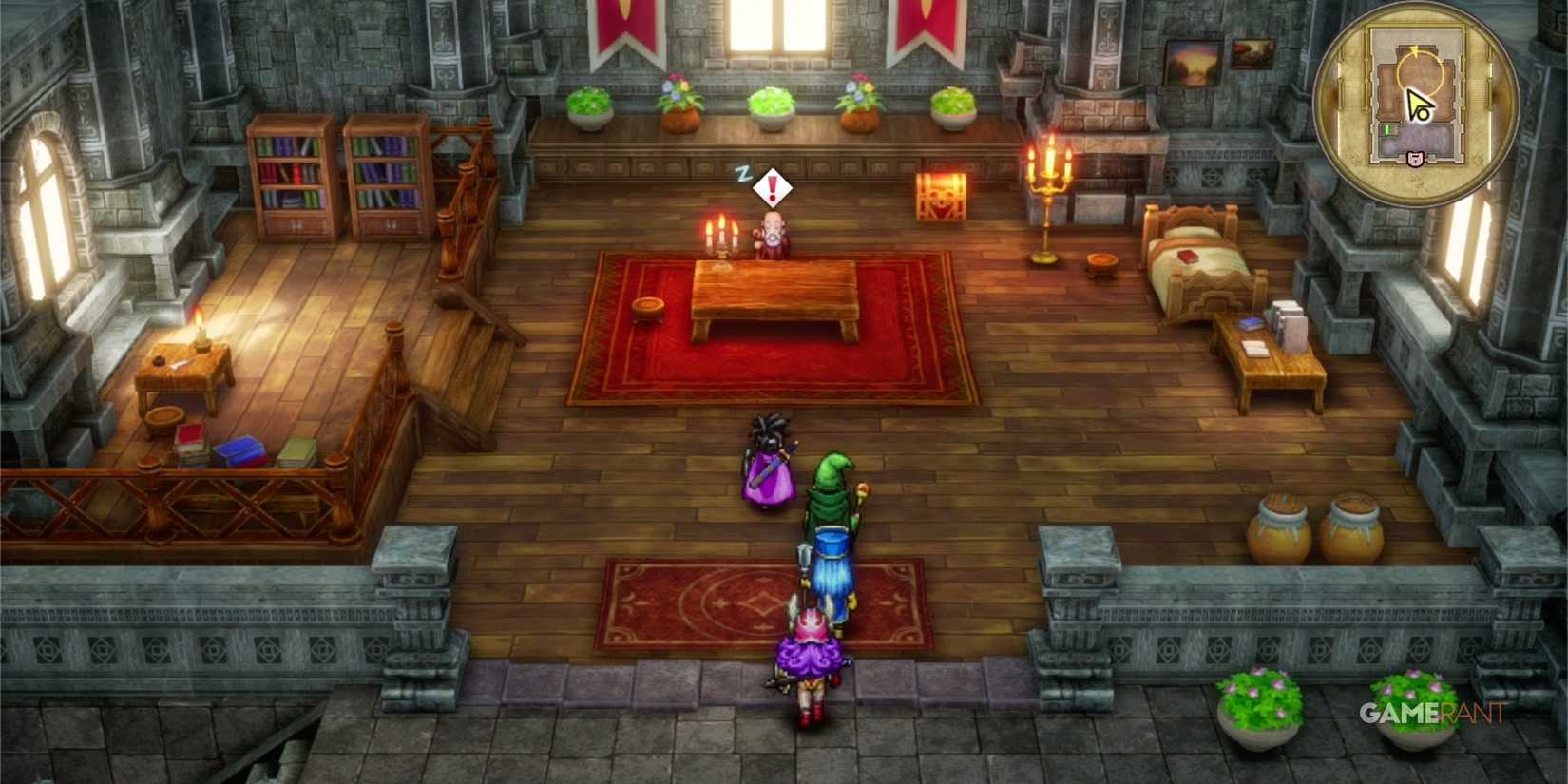The height and width of the screenshot is (784, 1568).
Task: Click the red door icon at the minimap bottom
Action: 1415,158
